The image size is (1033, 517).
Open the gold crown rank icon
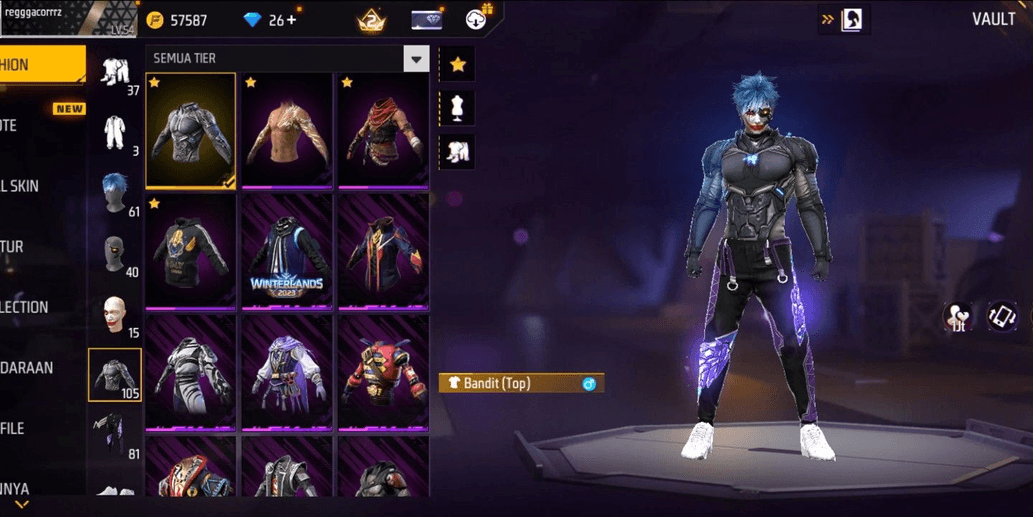tap(372, 19)
